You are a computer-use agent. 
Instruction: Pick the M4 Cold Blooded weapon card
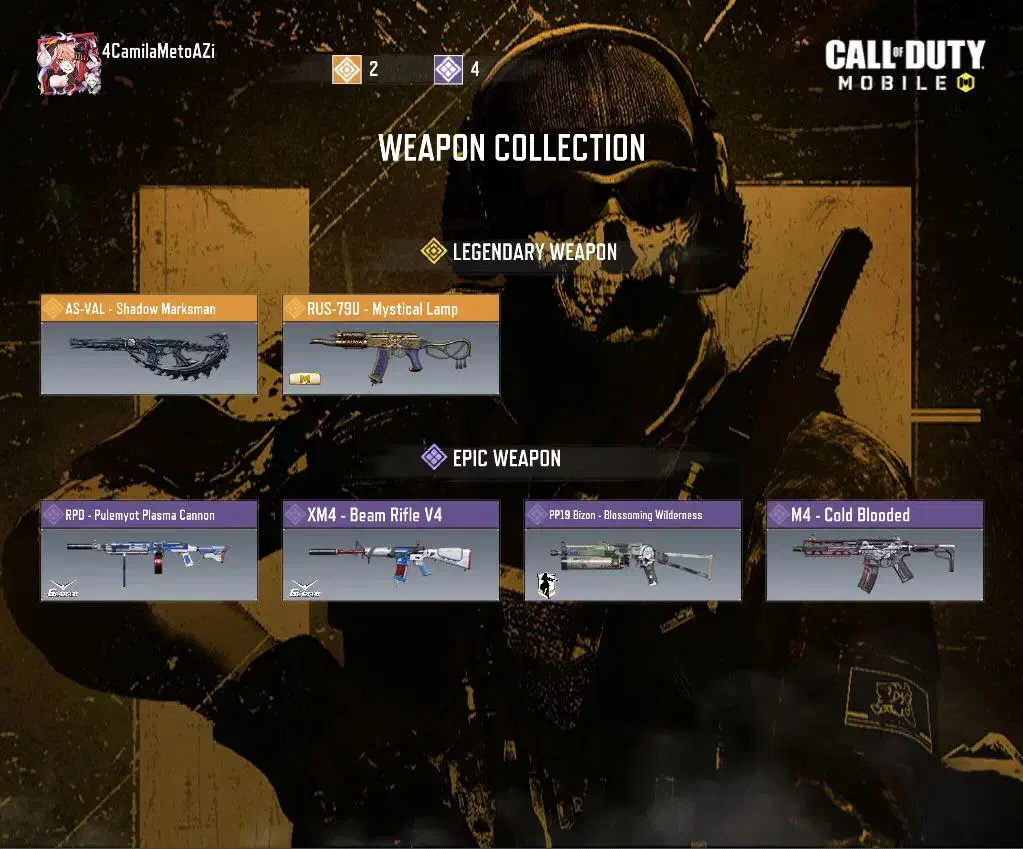(875, 551)
